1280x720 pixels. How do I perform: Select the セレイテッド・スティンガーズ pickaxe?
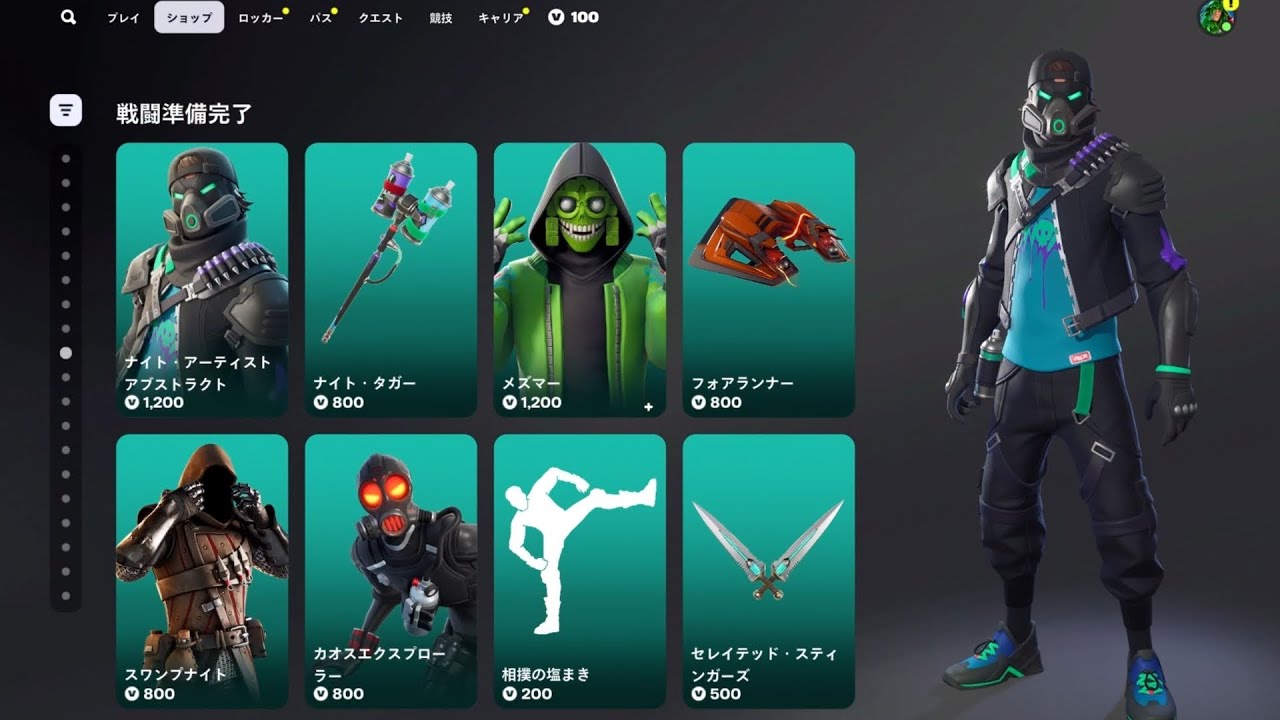[769, 570]
